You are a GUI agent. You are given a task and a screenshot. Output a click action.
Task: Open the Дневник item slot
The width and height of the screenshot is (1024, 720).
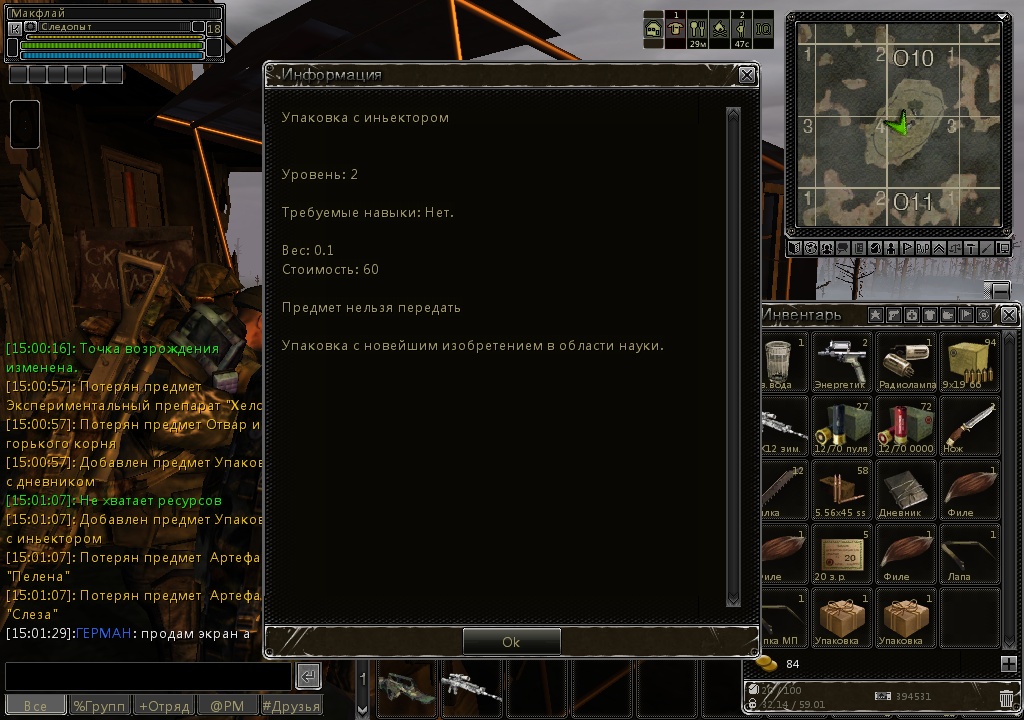[x=906, y=490]
